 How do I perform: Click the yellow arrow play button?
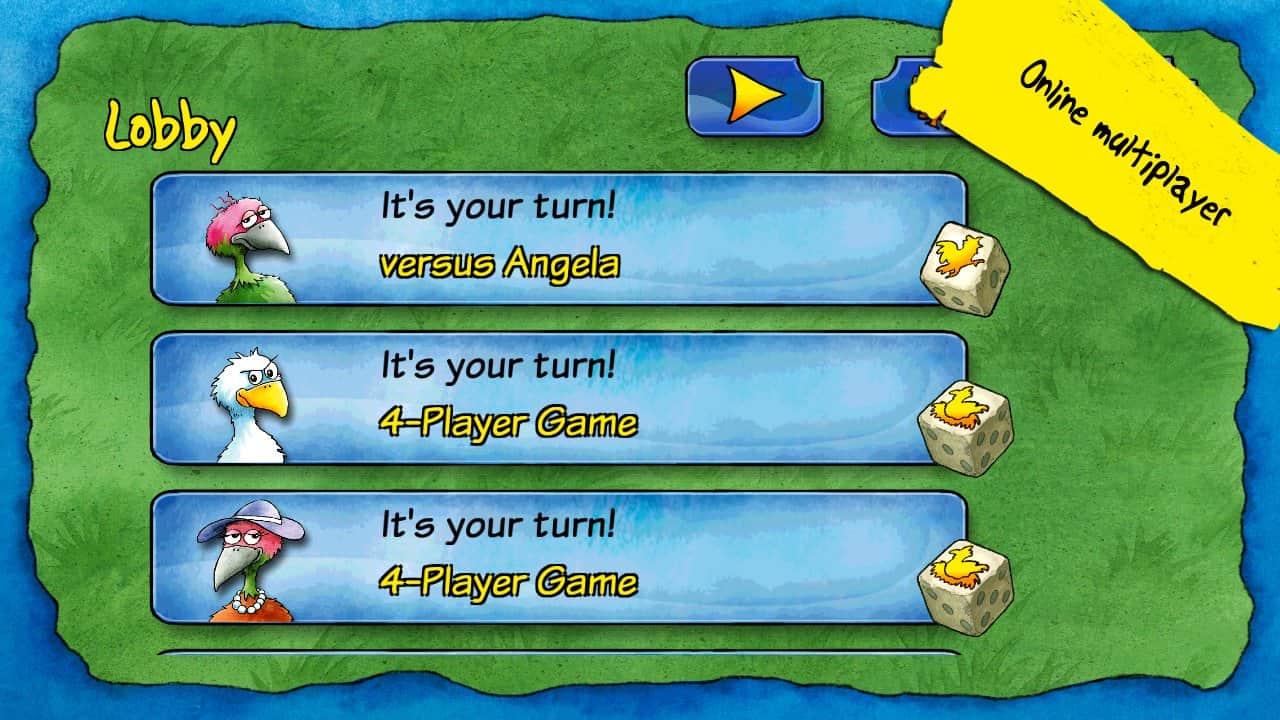(x=754, y=97)
